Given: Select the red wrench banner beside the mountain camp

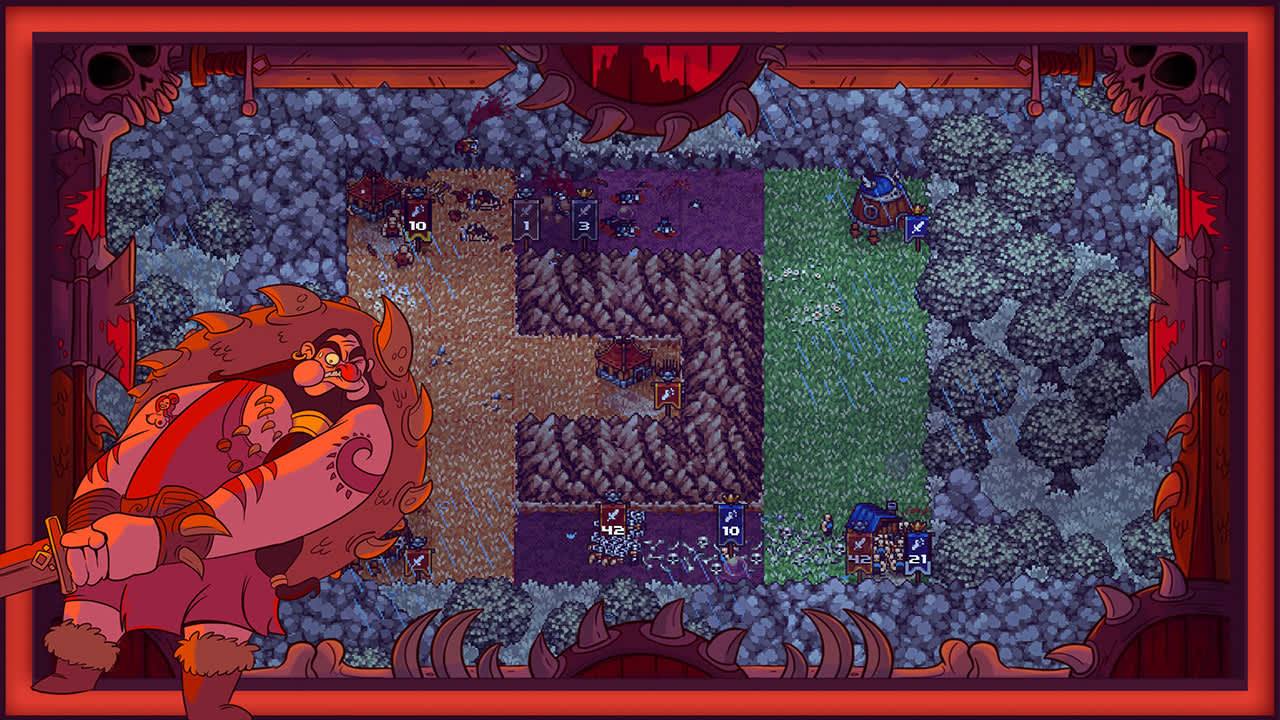Looking at the screenshot, I should click(x=666, y=394).
